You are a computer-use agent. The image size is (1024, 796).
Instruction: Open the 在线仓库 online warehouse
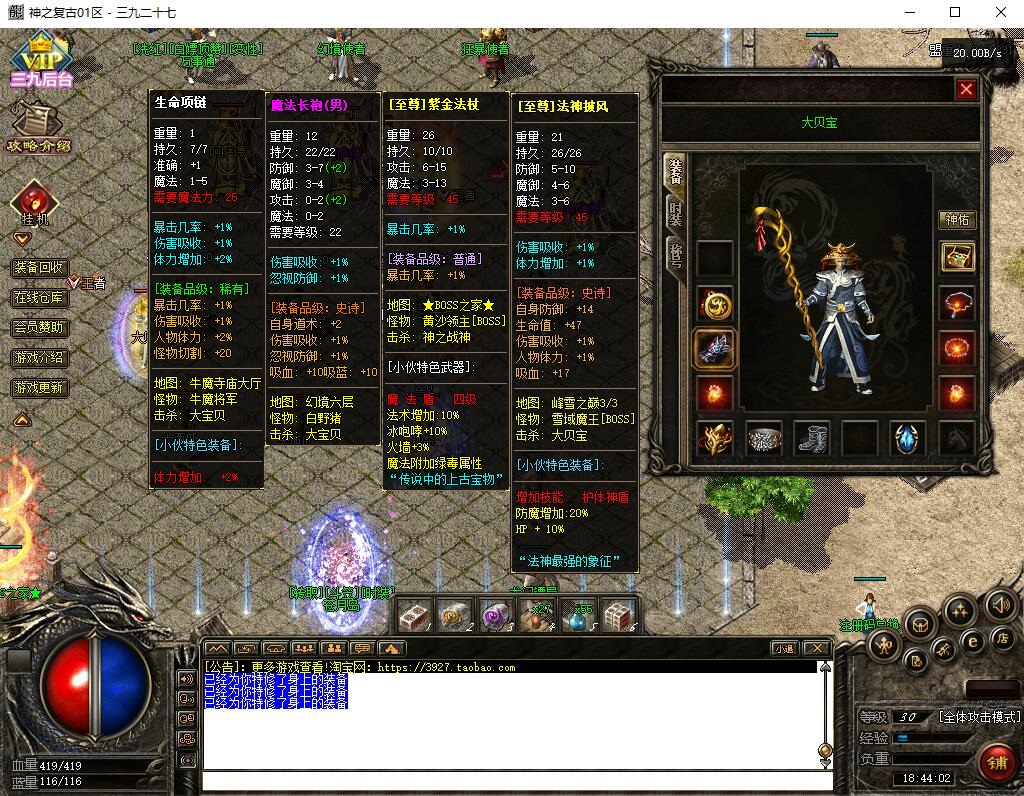click(40, 298)
